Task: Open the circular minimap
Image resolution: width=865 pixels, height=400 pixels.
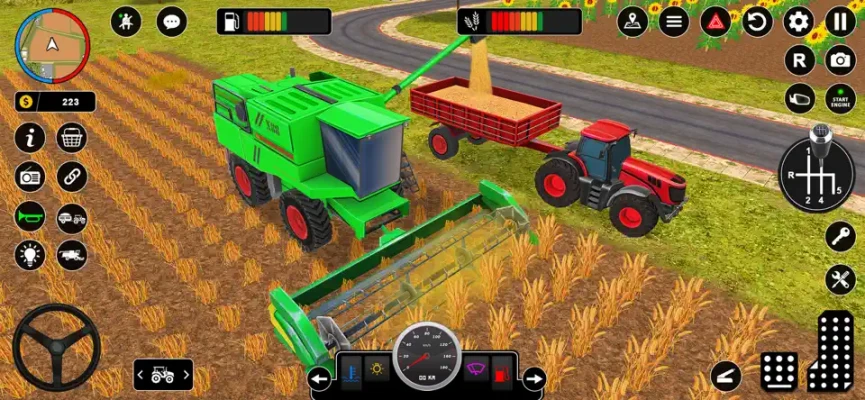Action: pos(52,46)
